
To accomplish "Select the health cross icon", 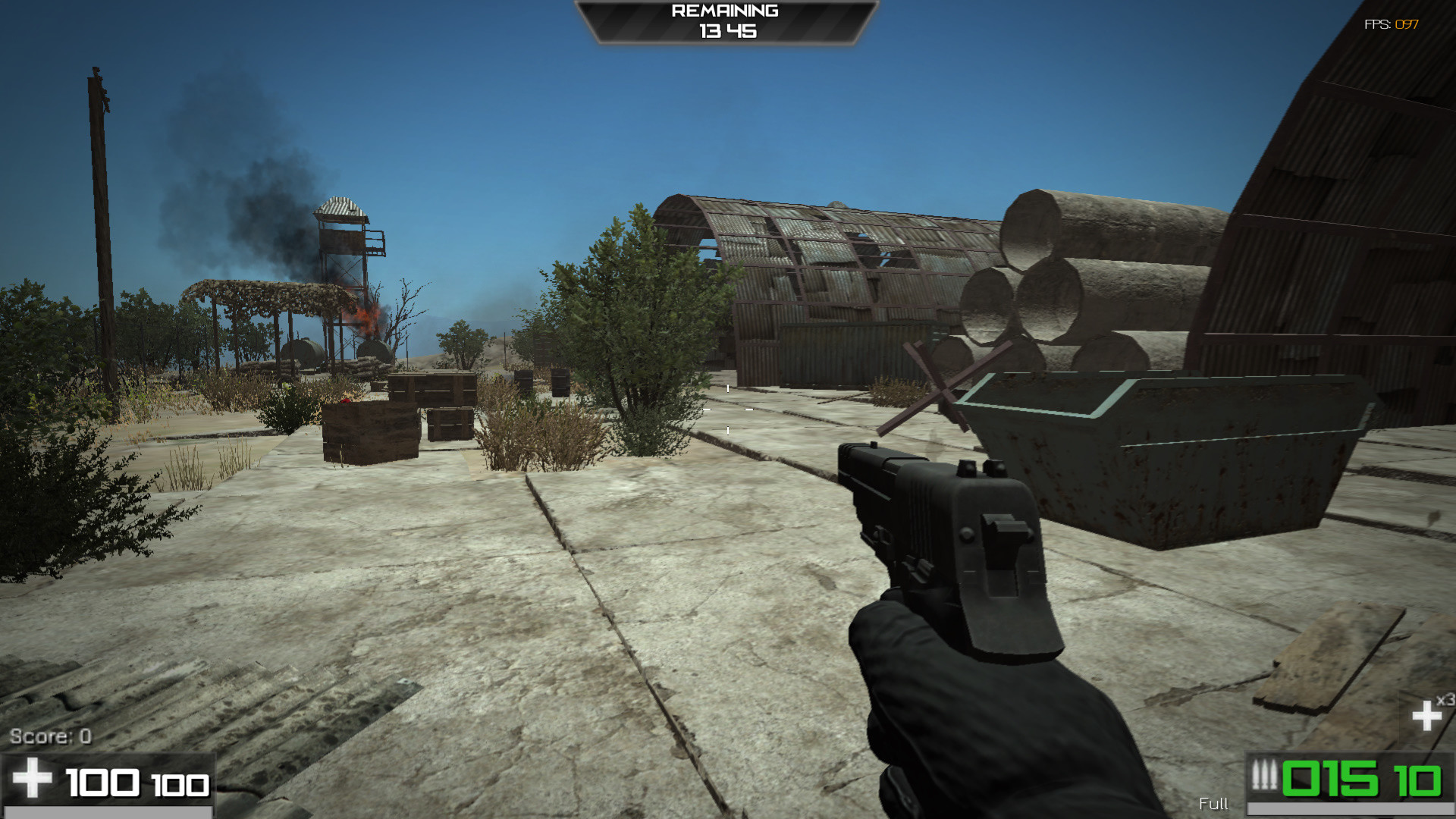I will (34, 777).
